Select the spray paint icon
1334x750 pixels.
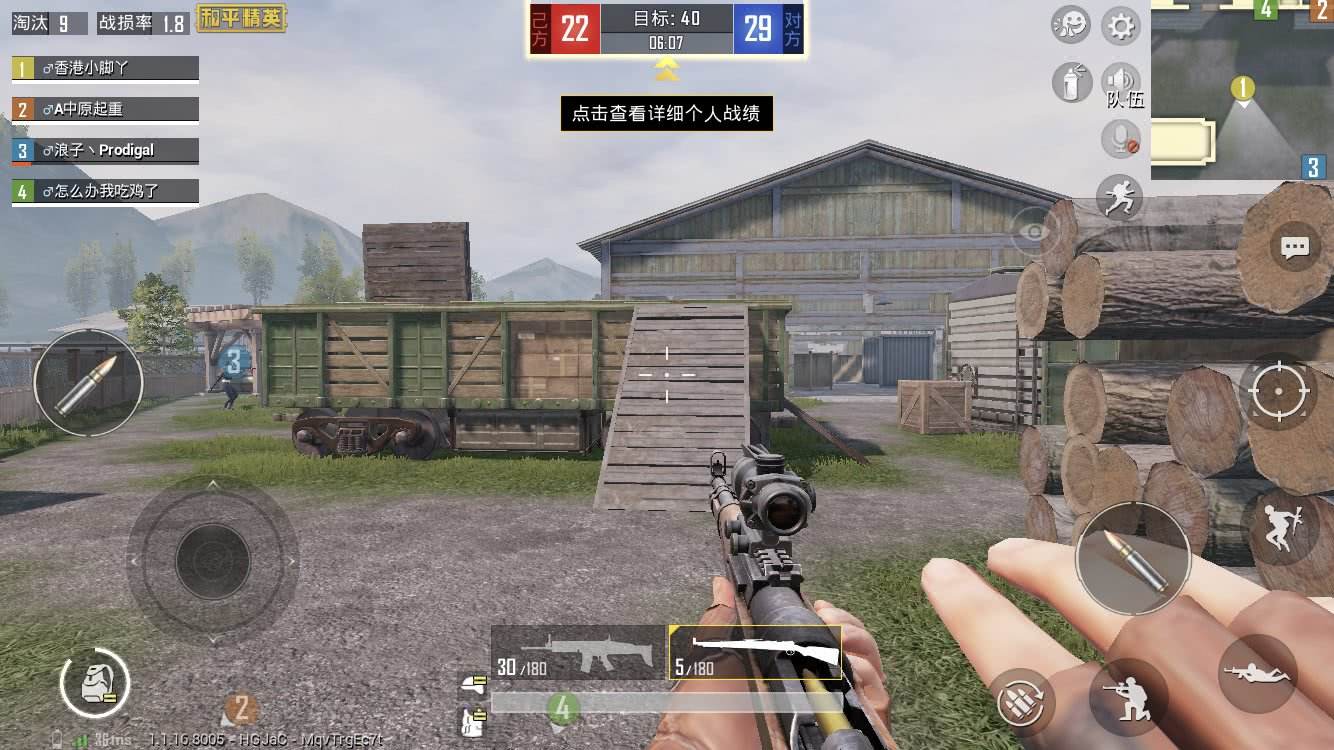[x=1071, y=83]
